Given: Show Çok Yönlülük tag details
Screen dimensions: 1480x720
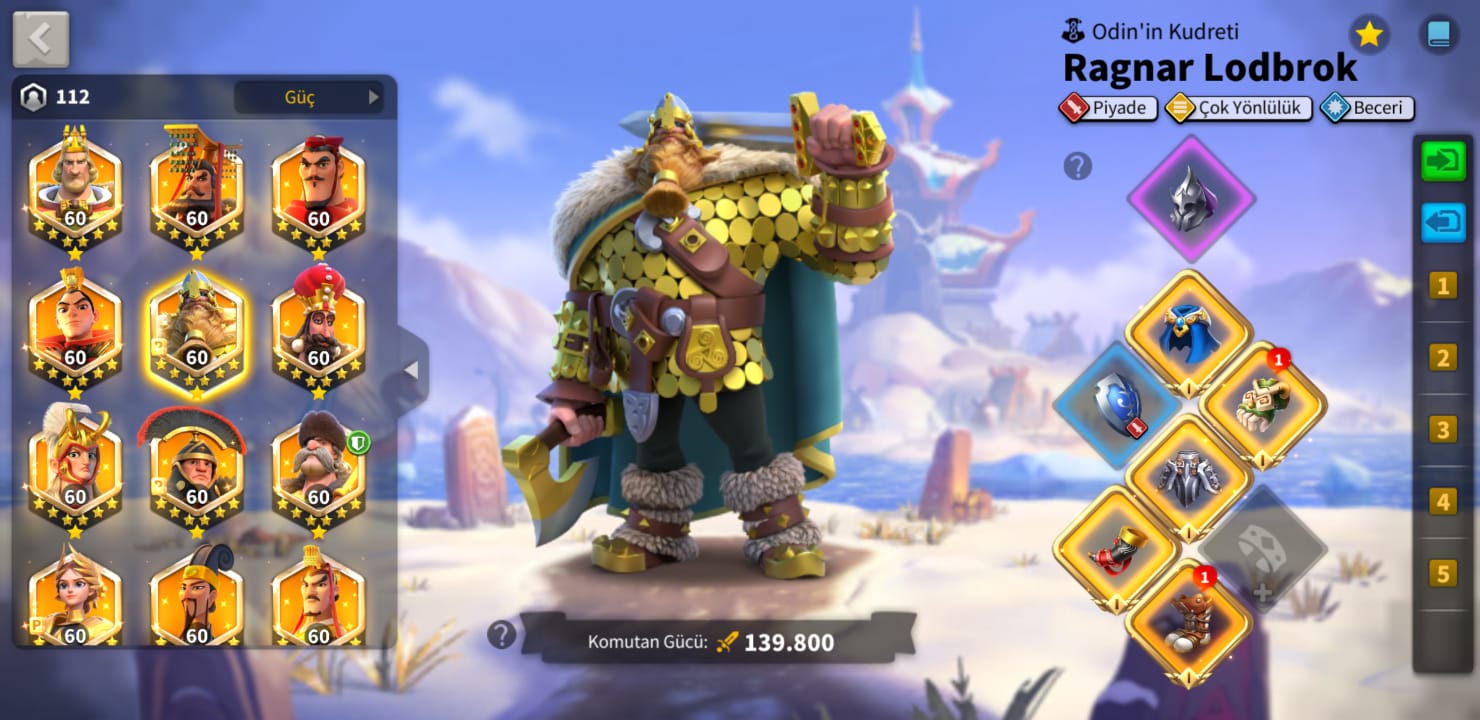Looking at the screenshot, I should 1239,108.
